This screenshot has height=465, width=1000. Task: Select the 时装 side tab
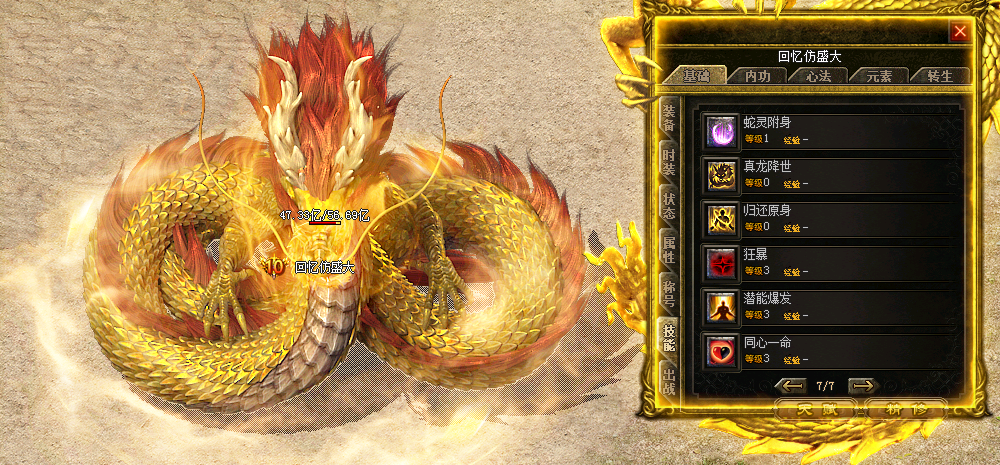(668, 163)
